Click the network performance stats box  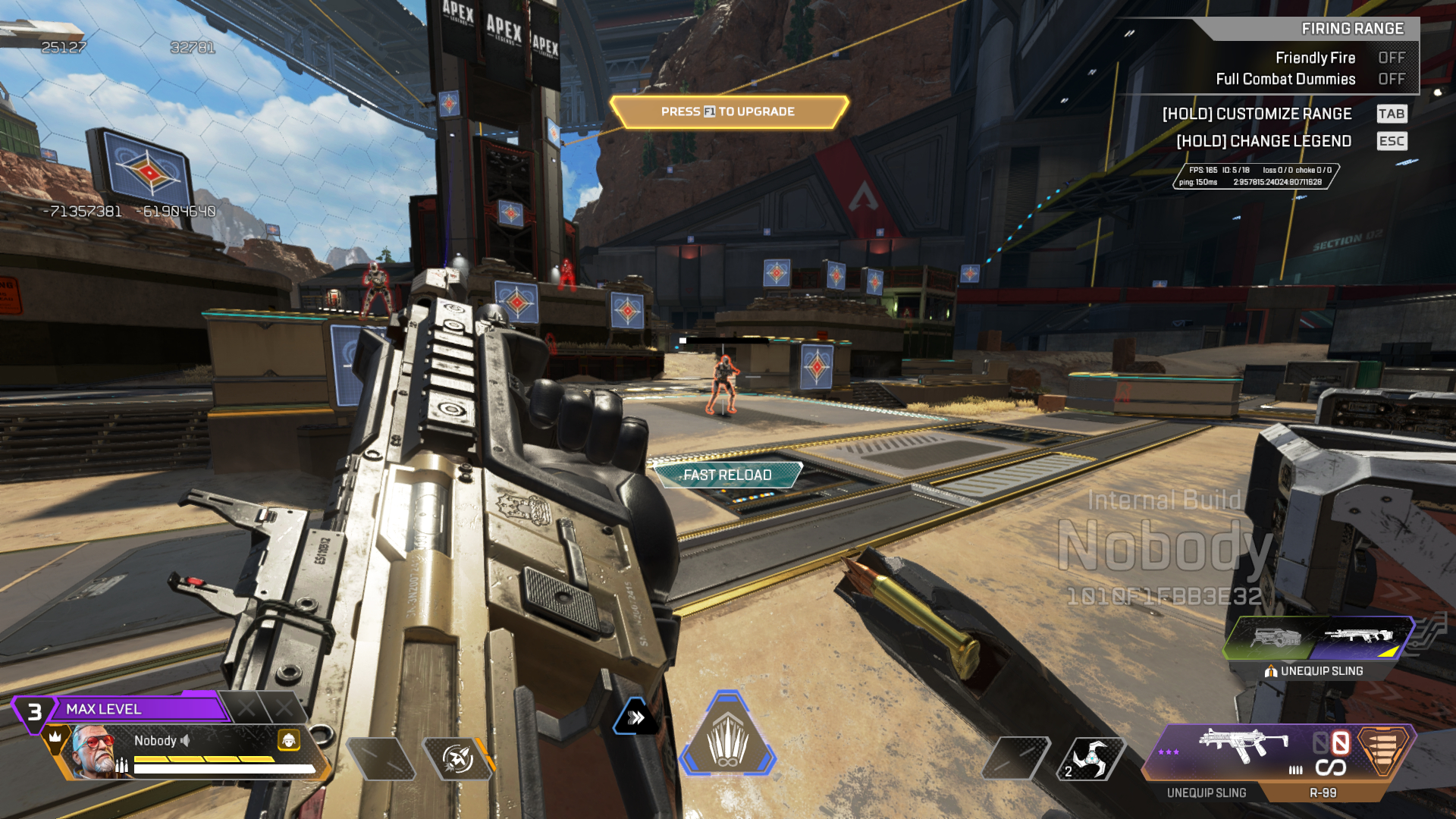pyautogui.click(x=1255, y=176)
